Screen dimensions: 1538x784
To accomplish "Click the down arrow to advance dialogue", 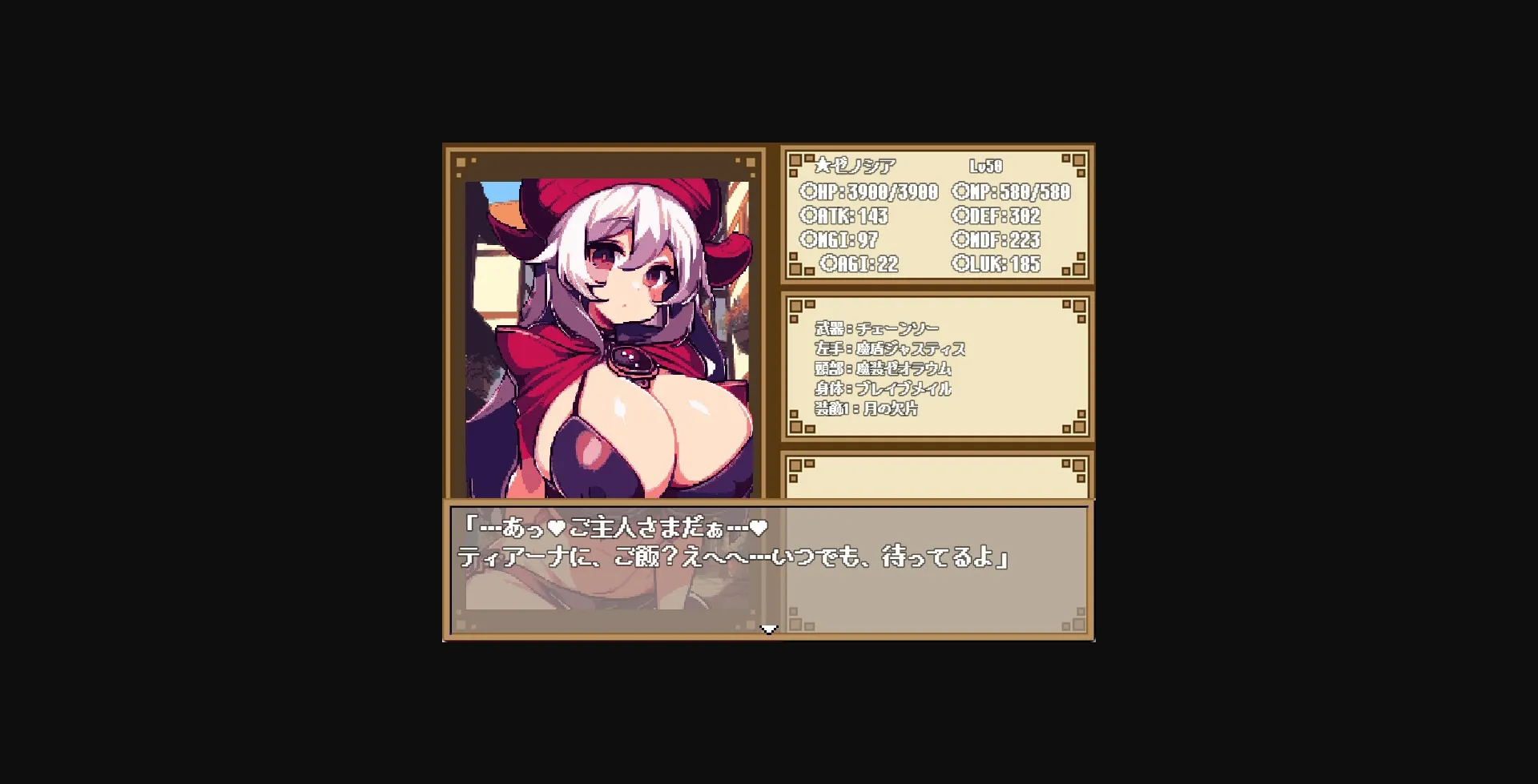I will point(769,629).
